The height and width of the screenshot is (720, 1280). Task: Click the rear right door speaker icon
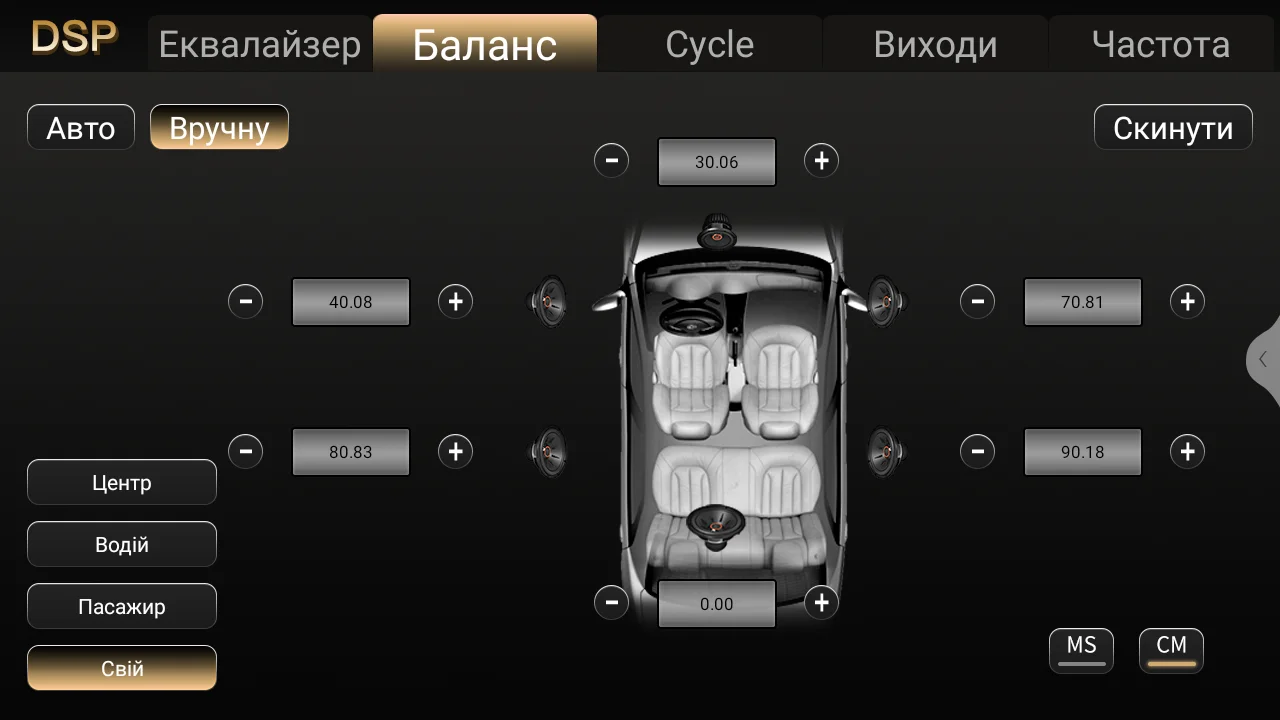[884, 451]
